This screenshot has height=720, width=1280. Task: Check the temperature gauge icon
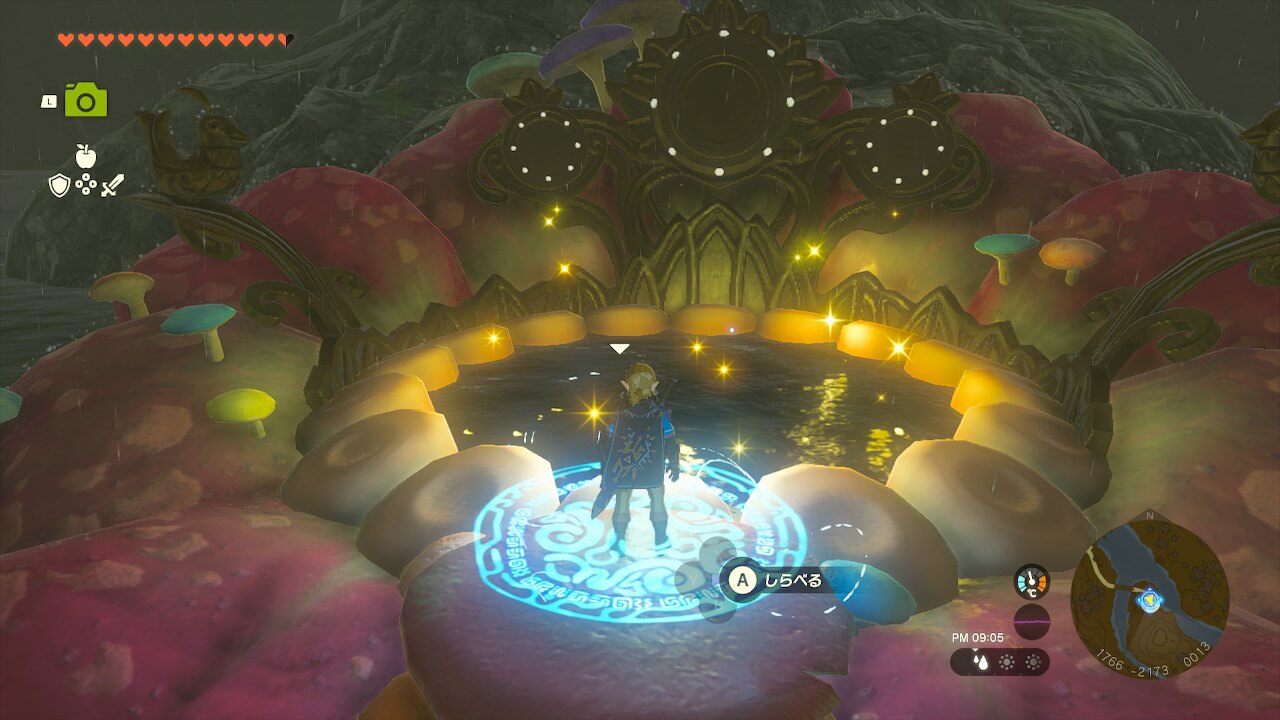click(1031, 582)
